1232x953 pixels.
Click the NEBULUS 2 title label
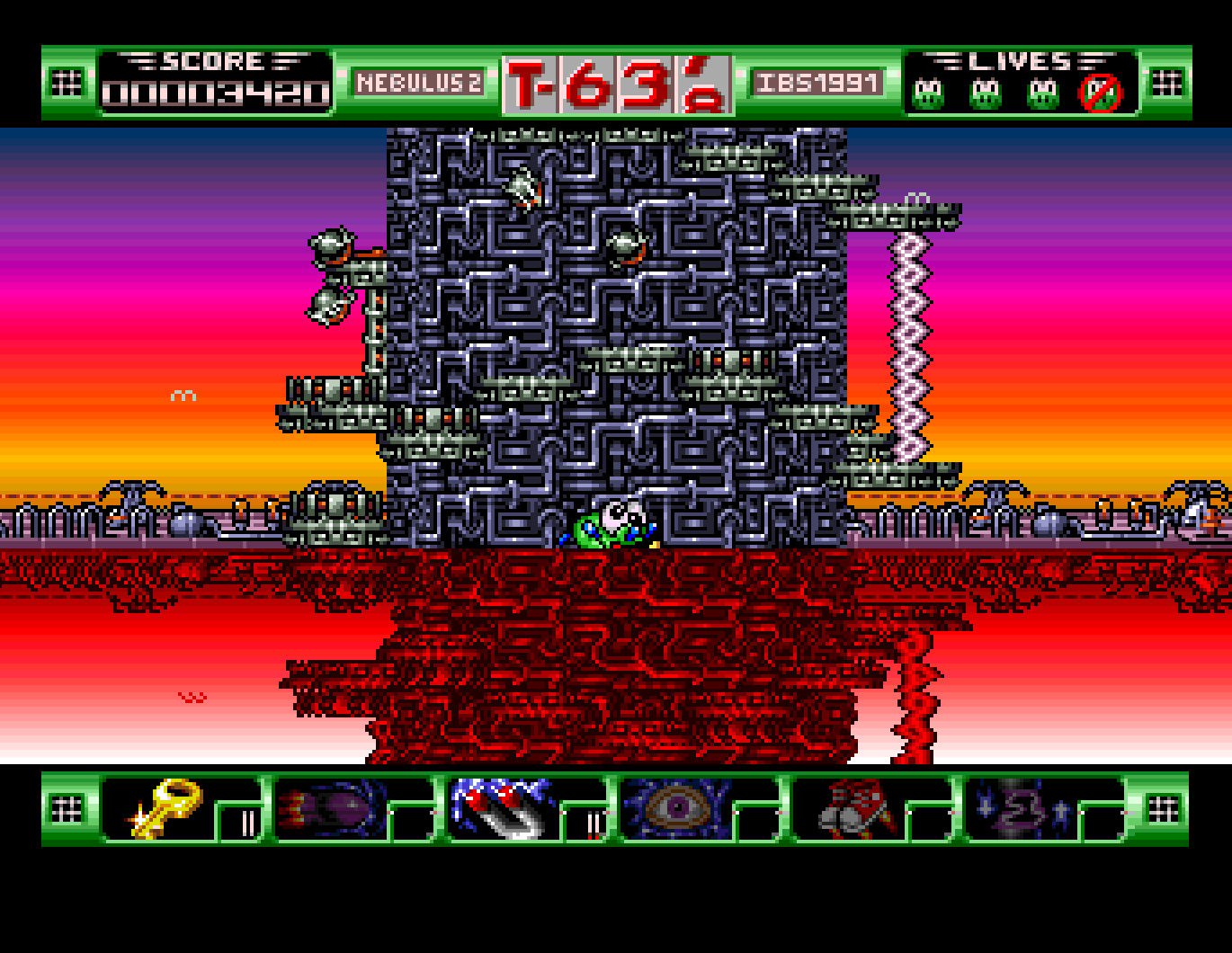click(420, 81)
